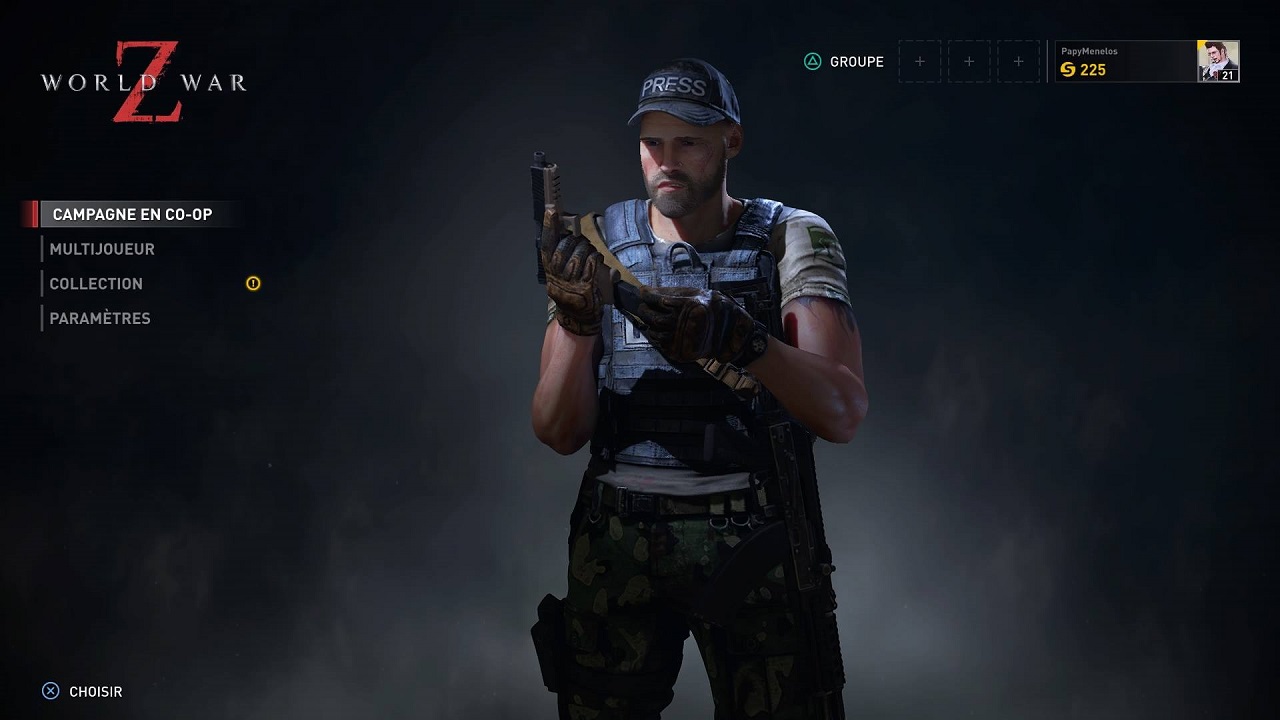Open the Multijoueur menu
The width and height of the screenshot is (1280, 720).
tap(102, 249)
